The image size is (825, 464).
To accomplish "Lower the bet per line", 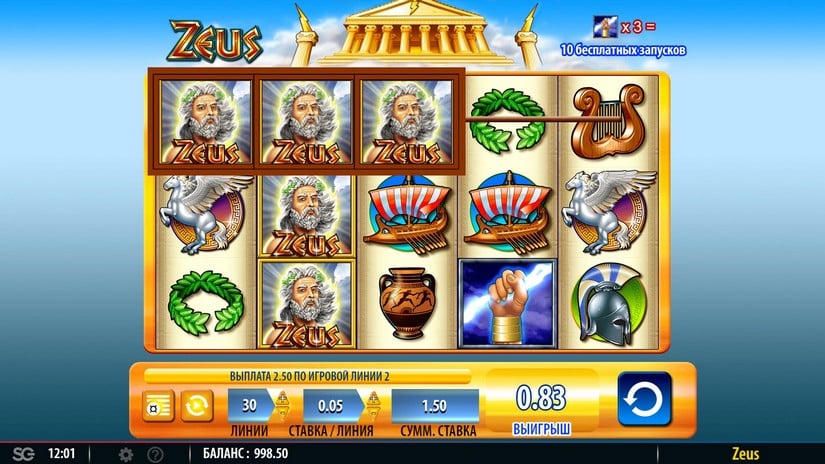I will (373, 414).
